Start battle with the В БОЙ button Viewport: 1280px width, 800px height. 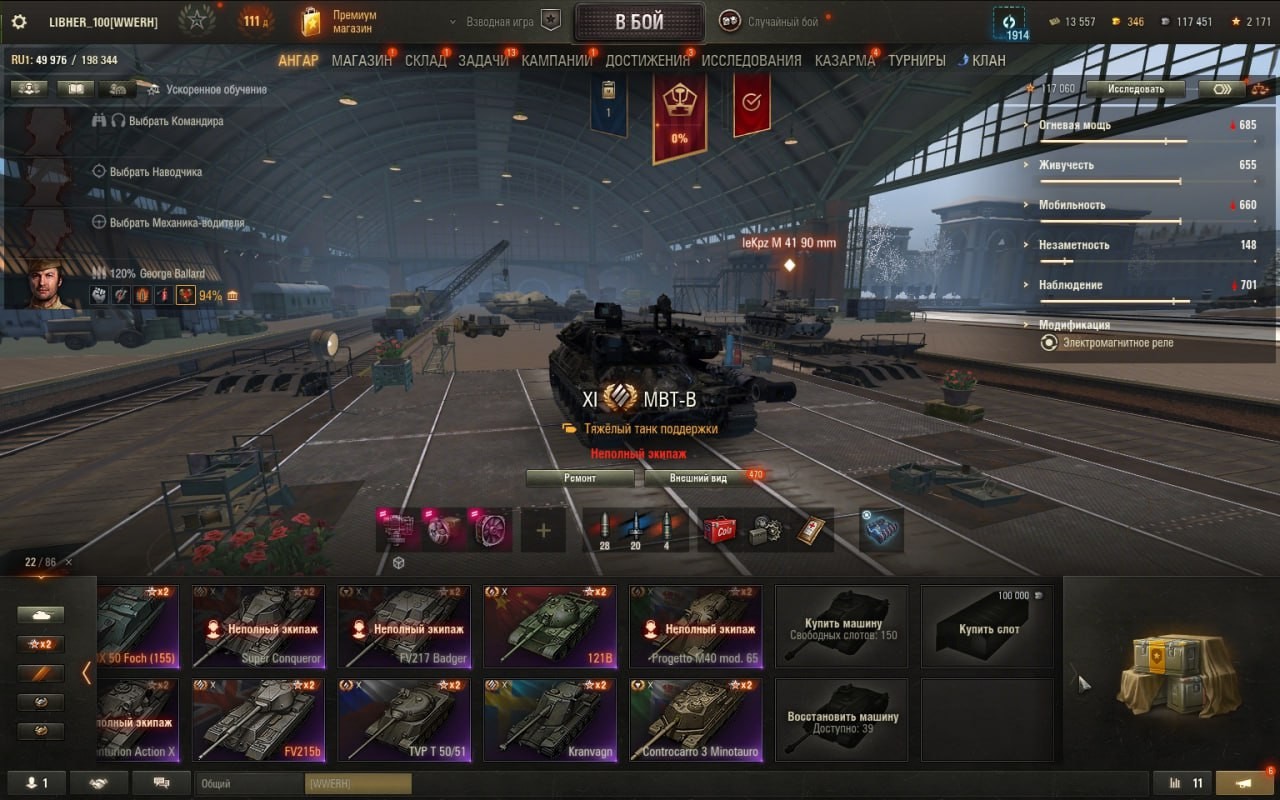(639, 22)
